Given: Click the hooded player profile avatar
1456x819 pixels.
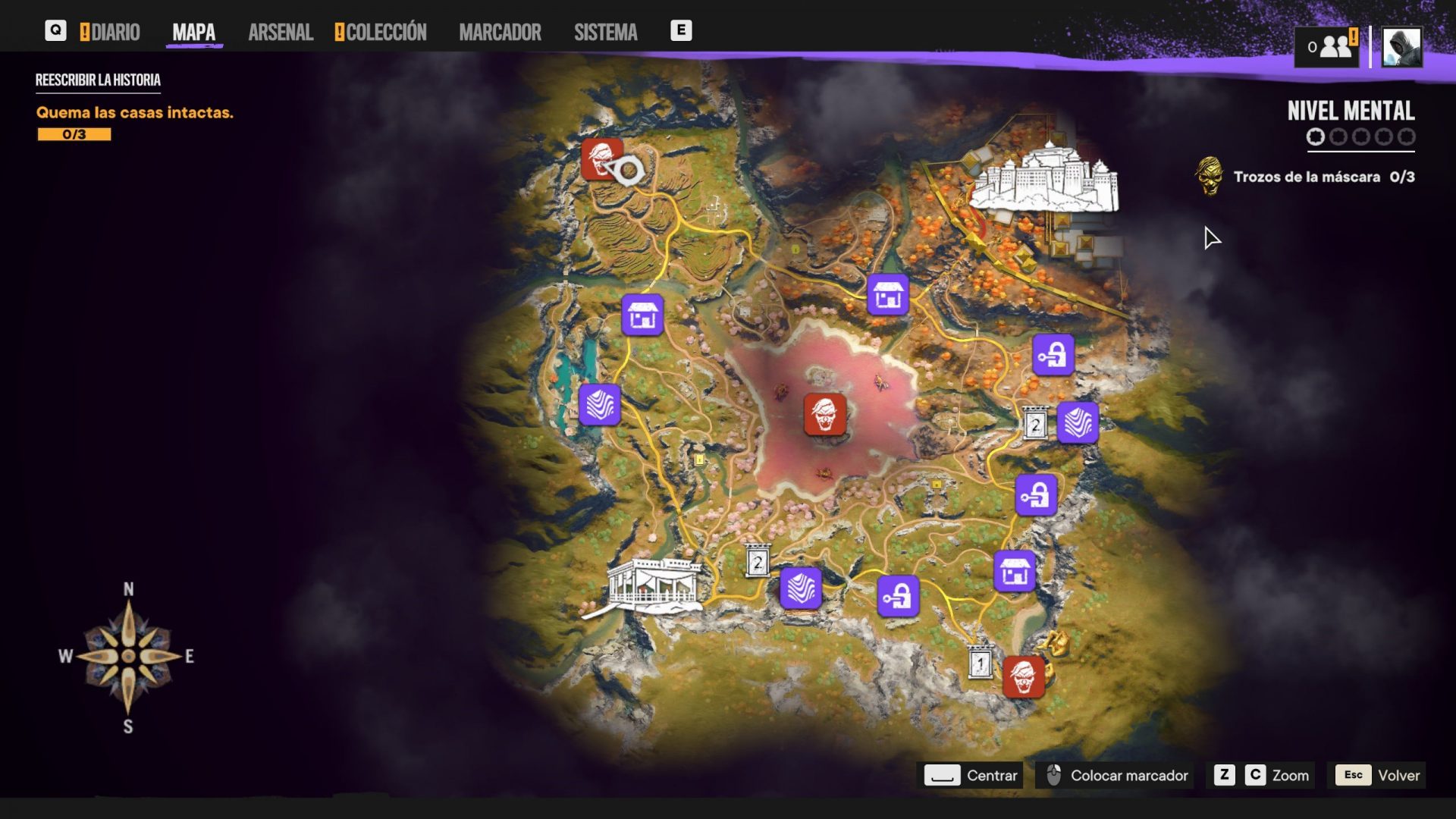Looking at the screenshot, I should click(x=1401, y=47).
